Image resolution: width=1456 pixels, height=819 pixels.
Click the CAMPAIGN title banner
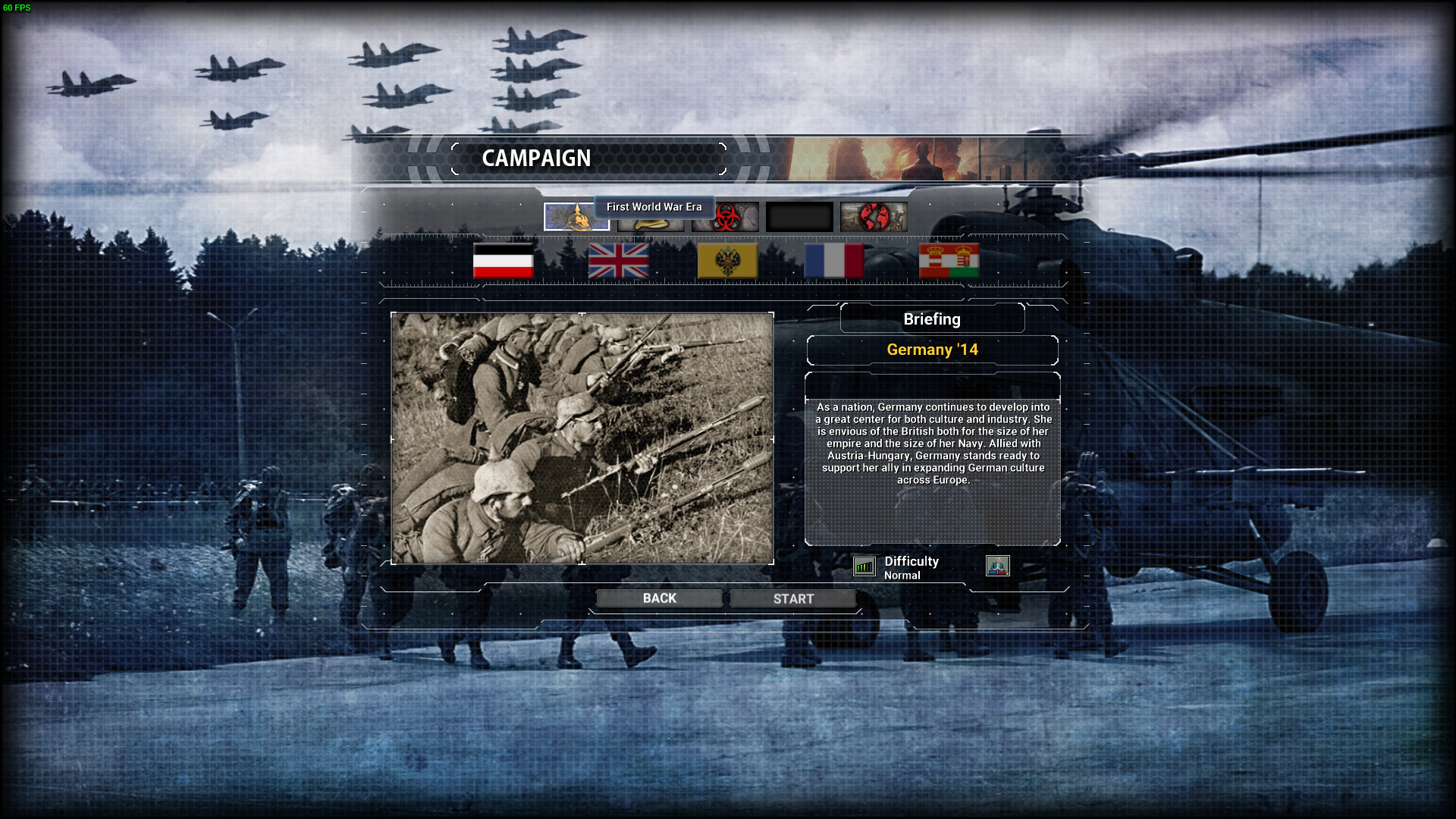point(538,158)
